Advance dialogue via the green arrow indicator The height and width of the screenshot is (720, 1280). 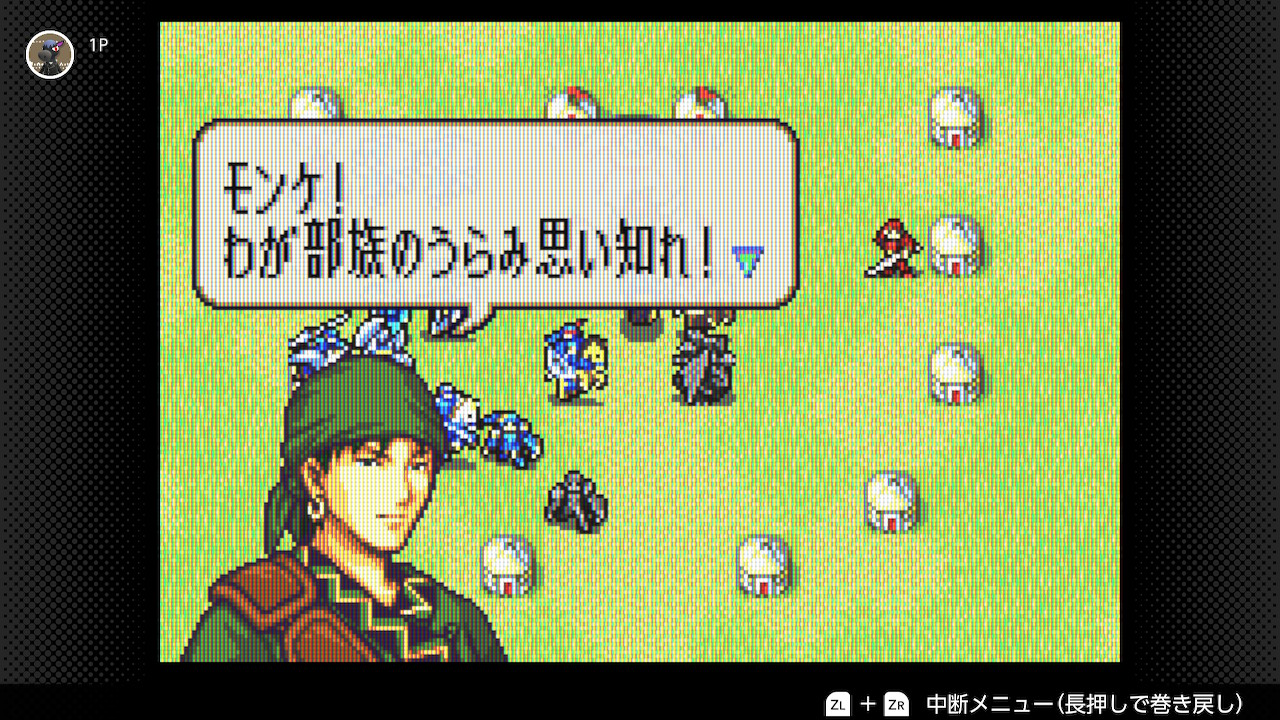click(x=748, y=260)
